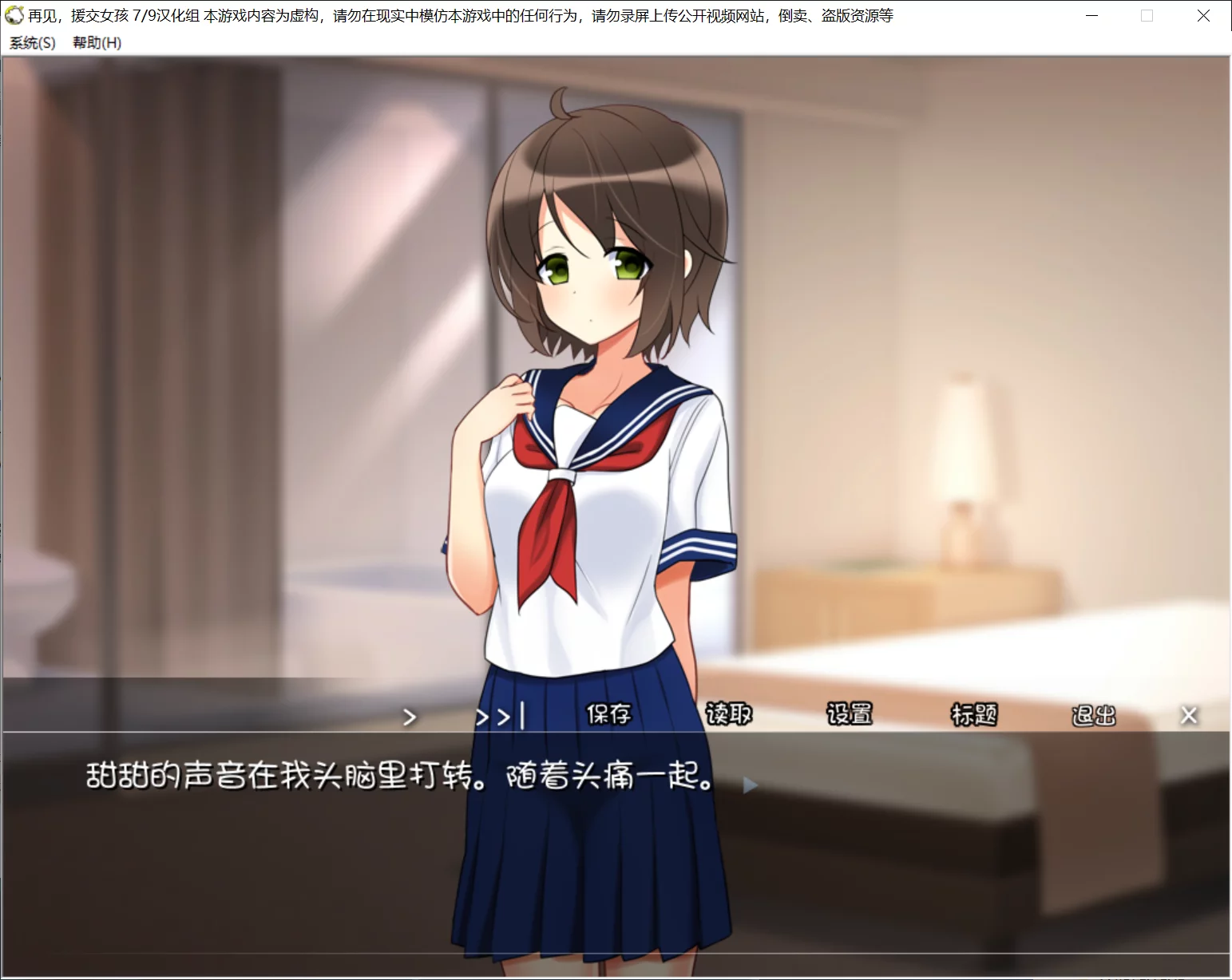Quit the game with the 退出 button
The width and height of the screenshot is (1232, 980).
(1093, 715)
